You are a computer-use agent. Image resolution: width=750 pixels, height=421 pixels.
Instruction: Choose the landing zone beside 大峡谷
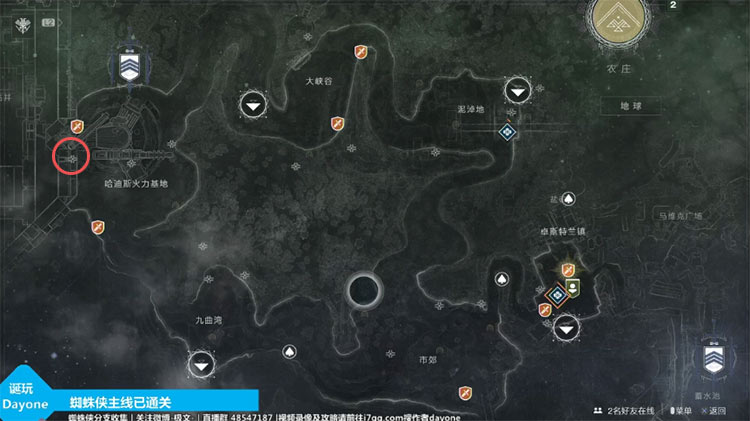255,104
